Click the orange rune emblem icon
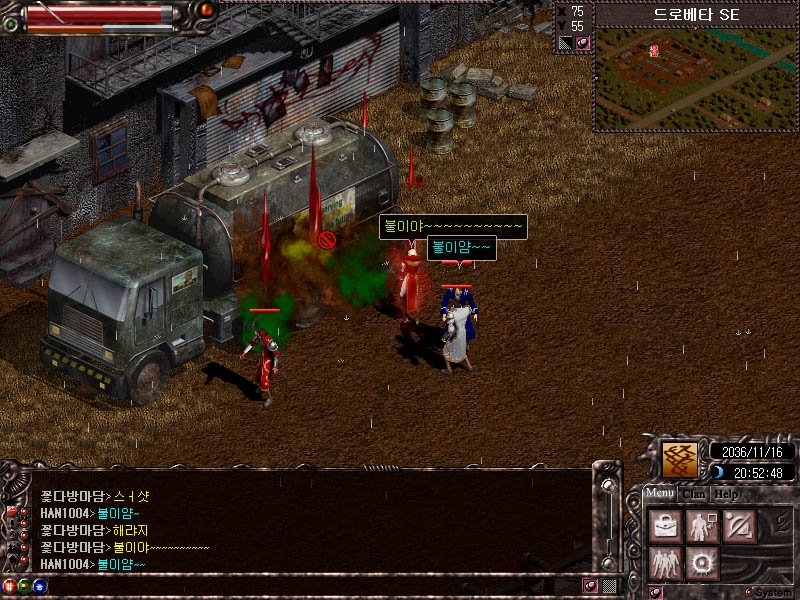The width and height of the screenshot is (800, 600). pyautogui.click(x=681, y=460)
